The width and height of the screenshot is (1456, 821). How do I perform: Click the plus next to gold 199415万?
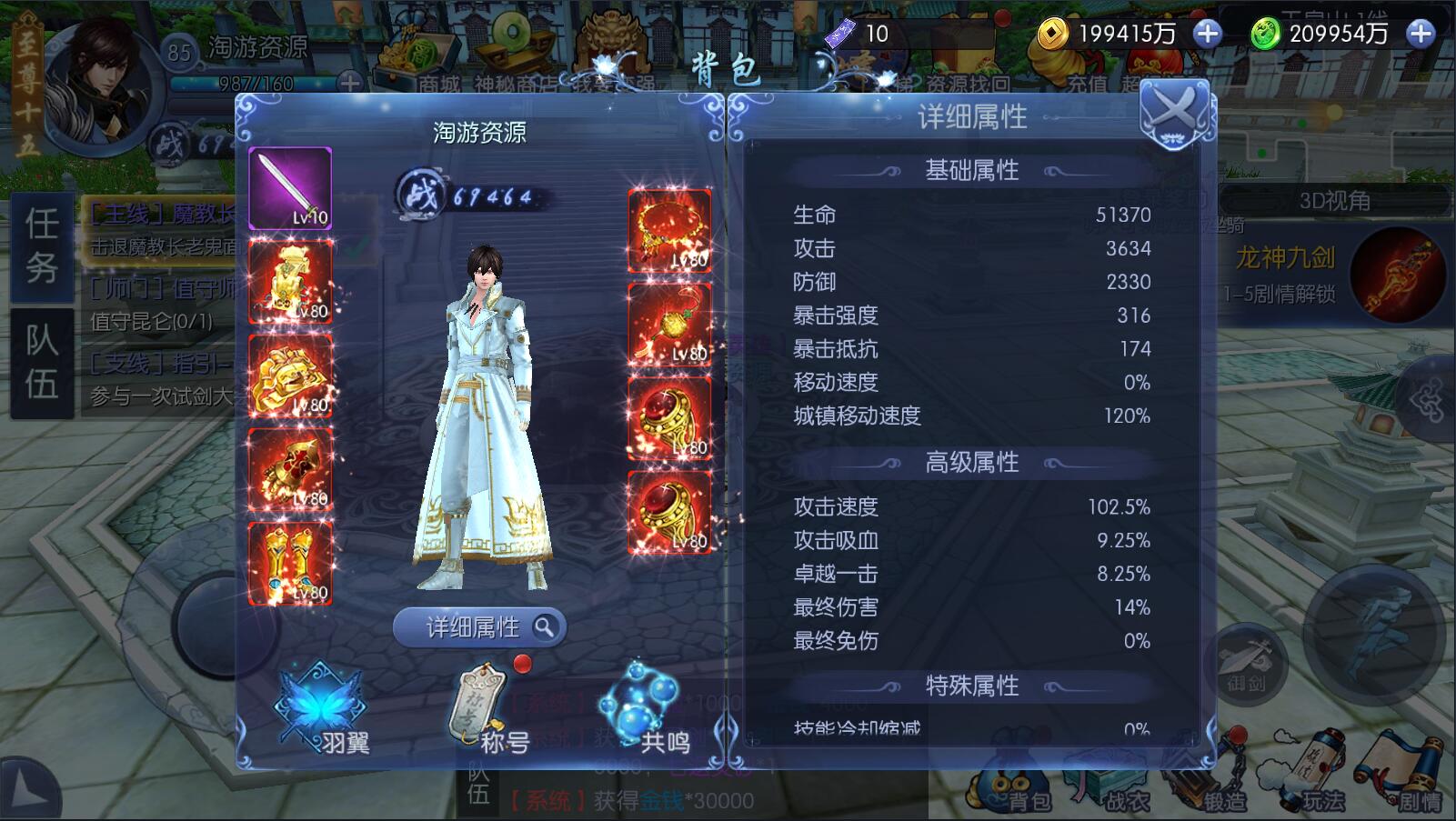(1207, 33)
